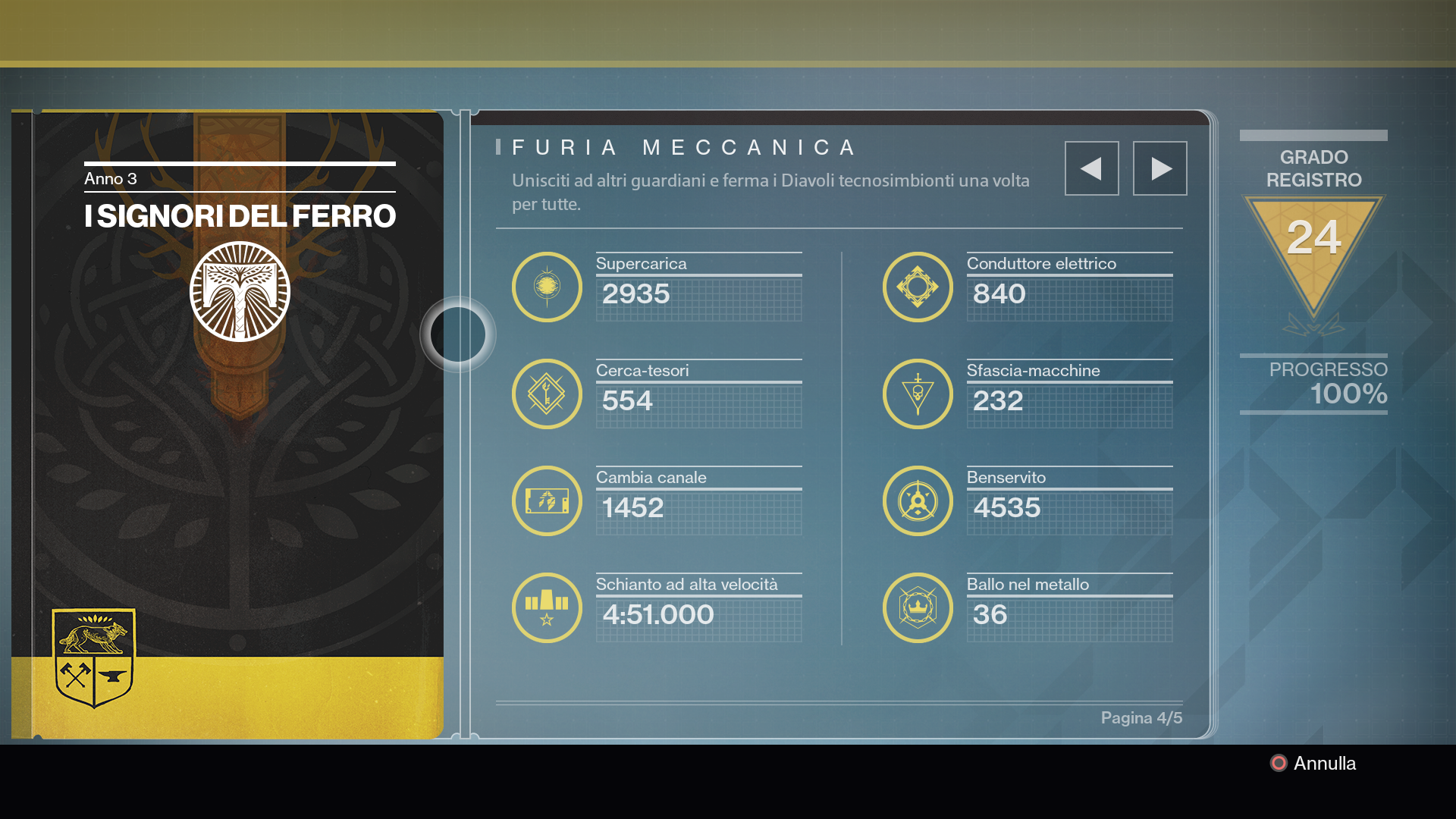This screenshot has width=1456, height=819.
Task: Advance to the next record book page
Action: [x=1159, y=168]
